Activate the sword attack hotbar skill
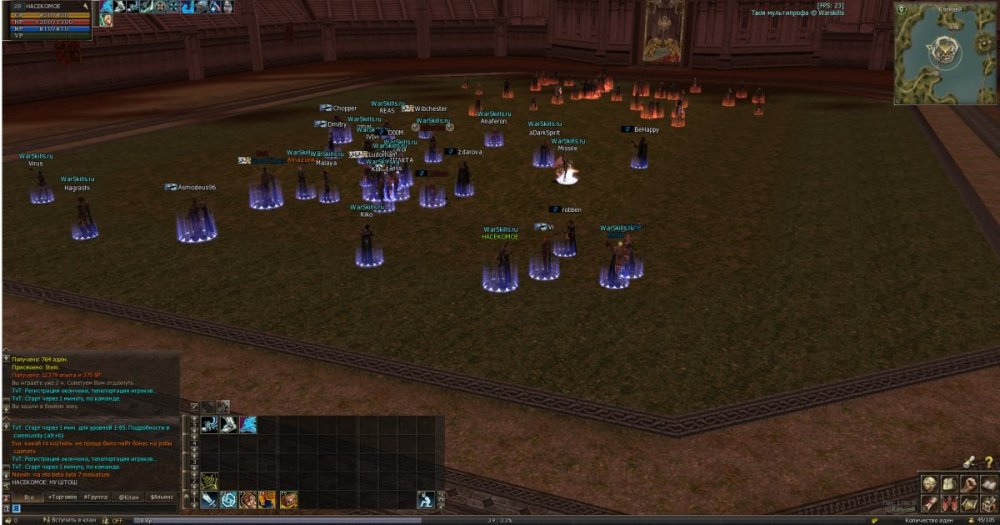Screen dimensions: 1000x525 click(208, 499)
